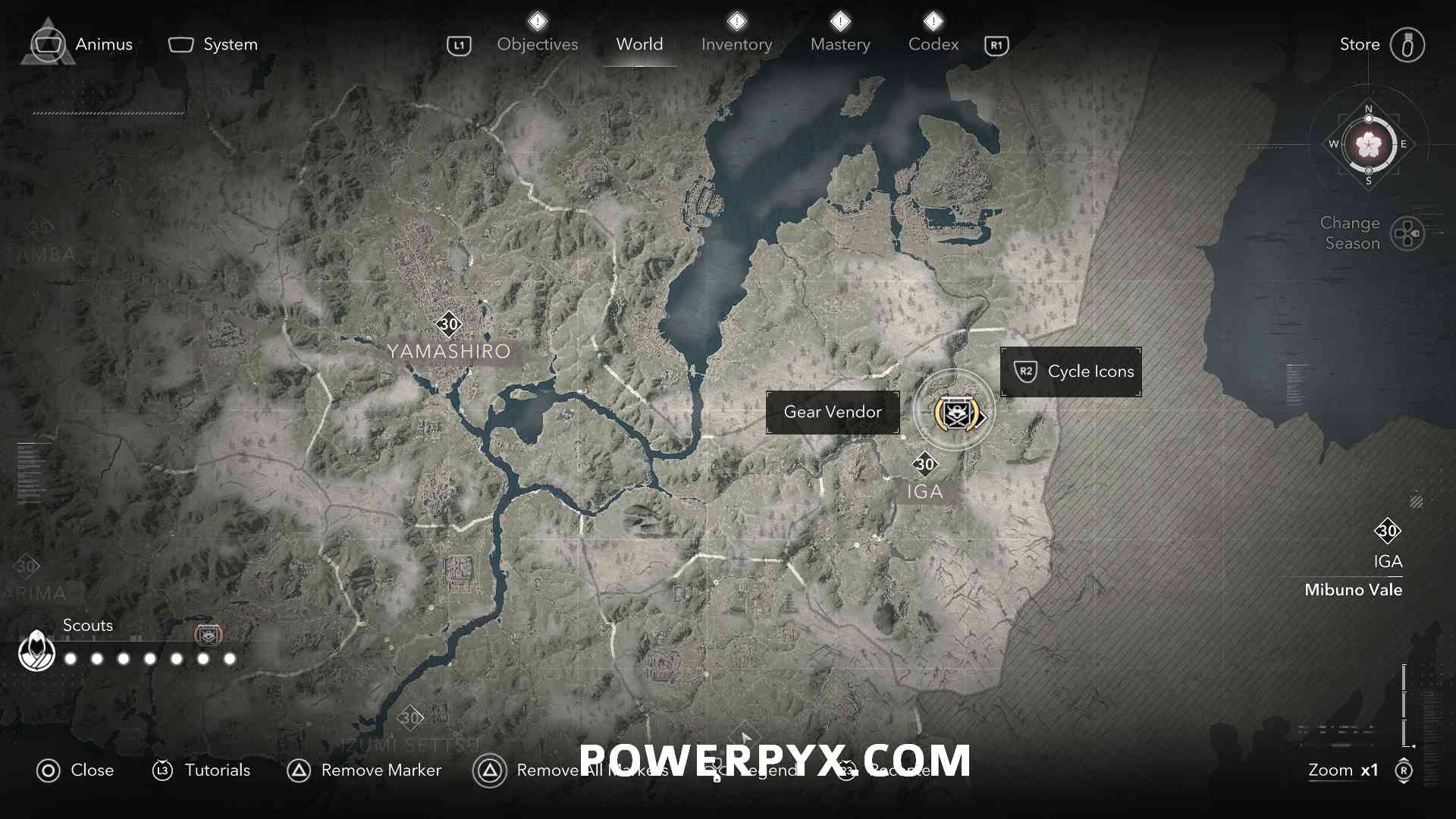Choose Remove Marker option
1456x819 pixels.
coord(365,770)
